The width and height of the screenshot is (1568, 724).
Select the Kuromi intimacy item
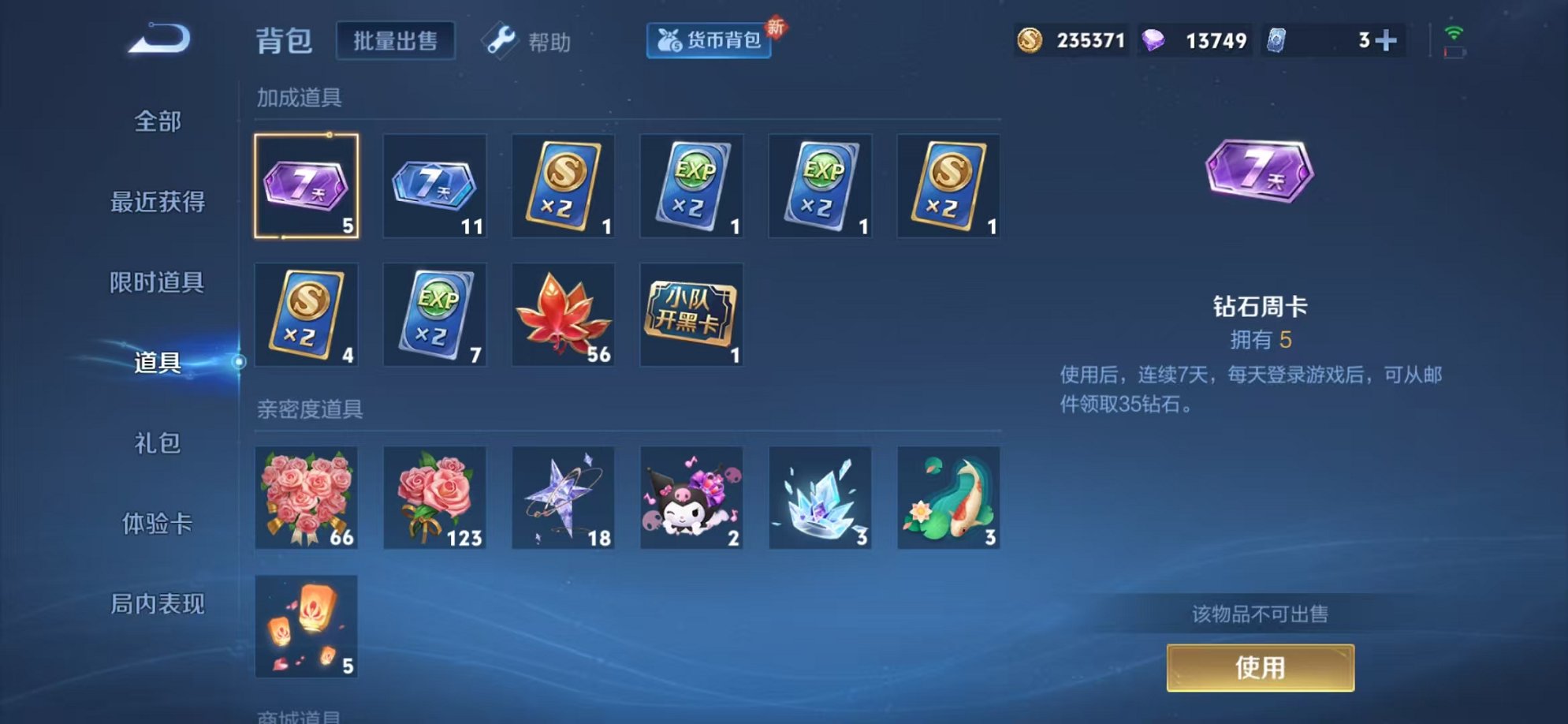tap(691, 499)
